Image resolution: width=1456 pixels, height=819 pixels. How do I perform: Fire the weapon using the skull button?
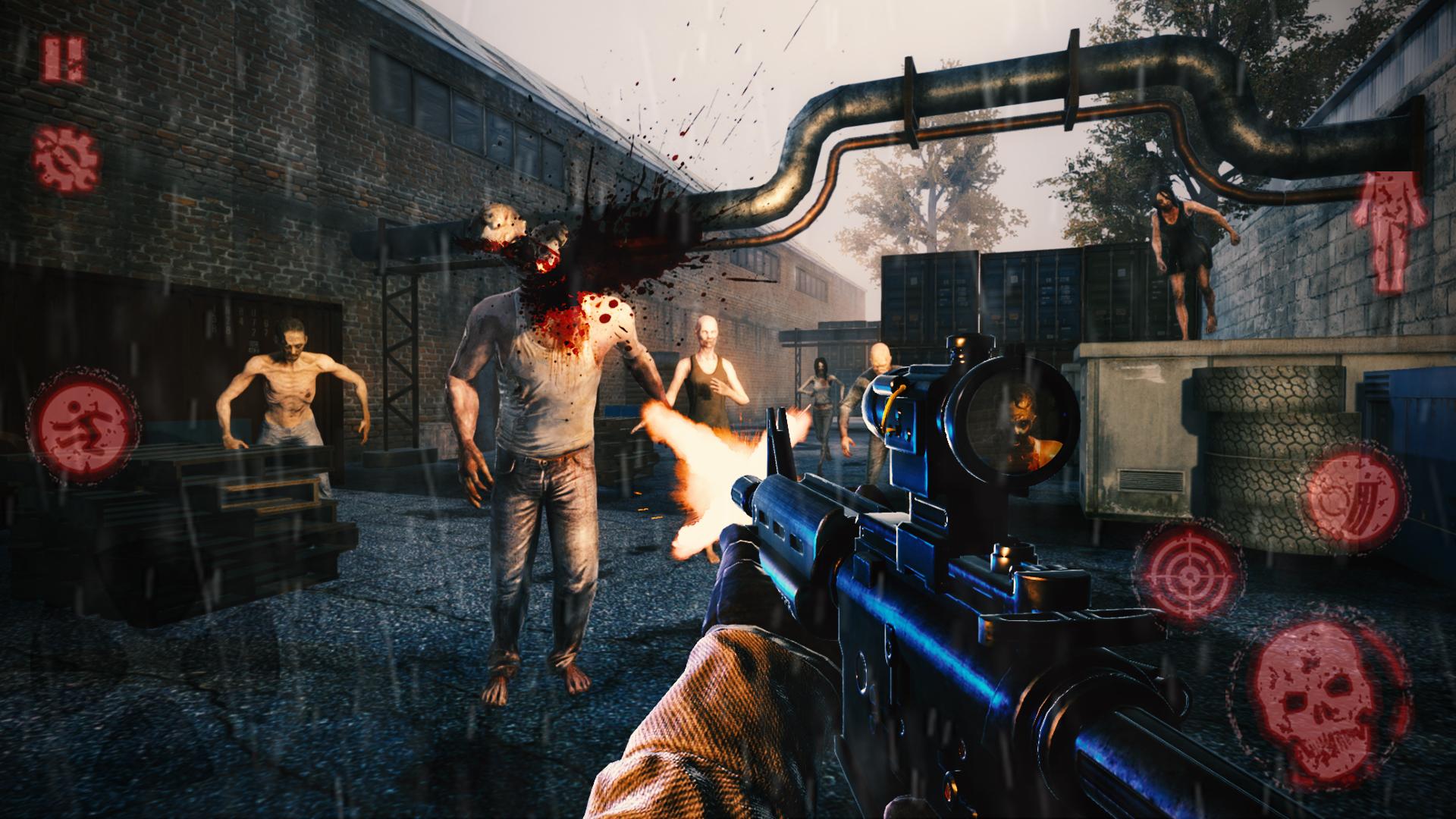pos(1319,701)
